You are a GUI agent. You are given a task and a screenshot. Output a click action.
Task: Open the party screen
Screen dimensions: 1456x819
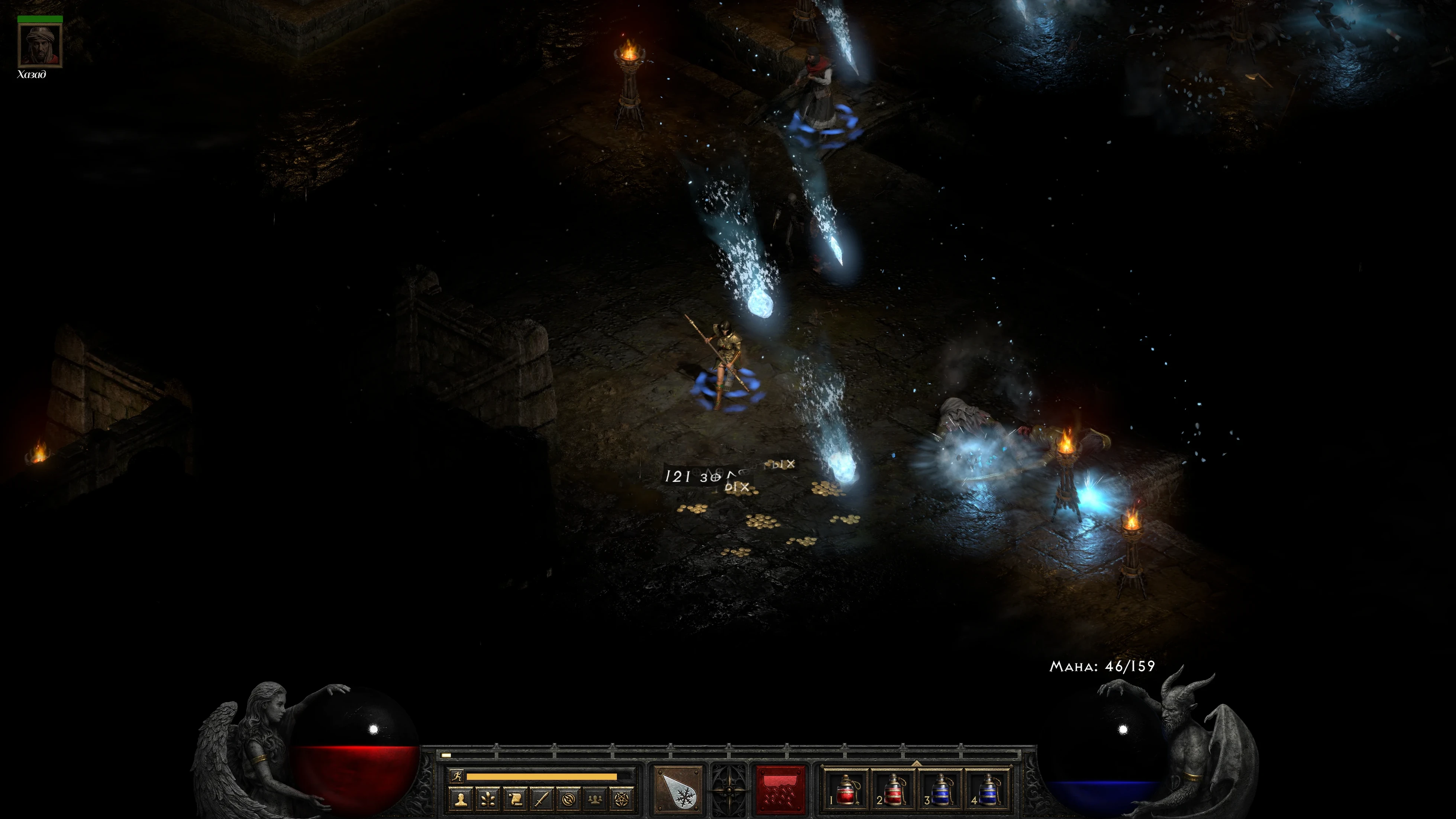click(x=595, y=799)
